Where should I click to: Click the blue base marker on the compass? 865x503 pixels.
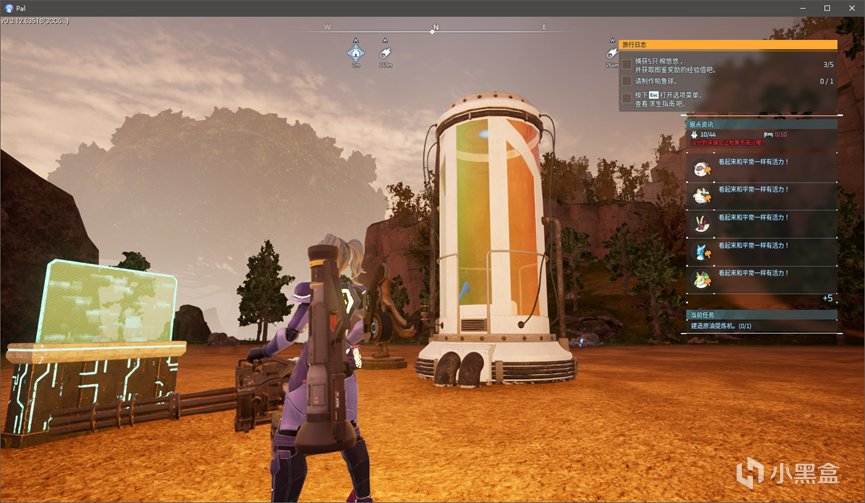click(x=355, y=52)
